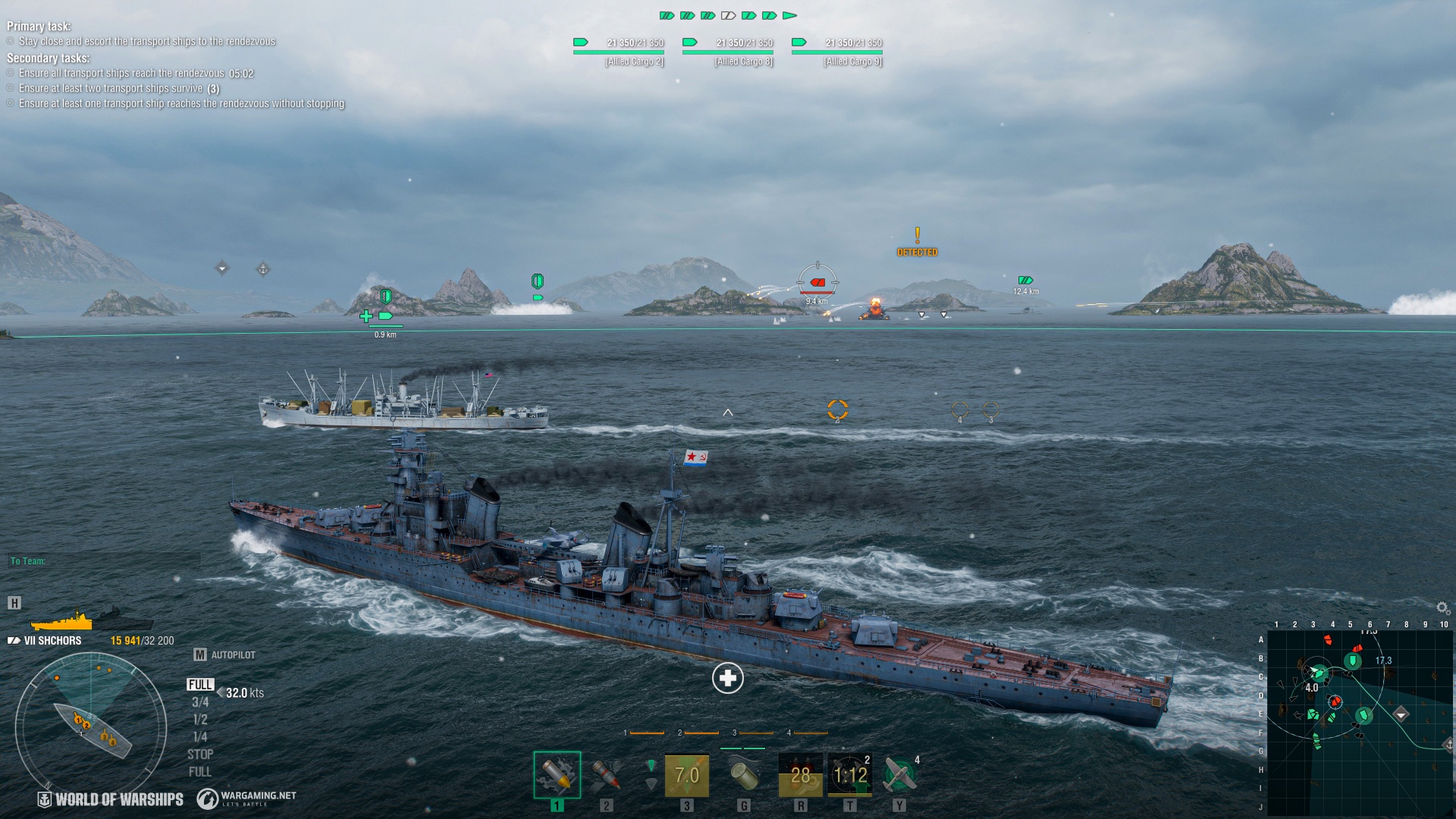
Task: Launch the catapult fighter consumable
Action: click(902, 775)
